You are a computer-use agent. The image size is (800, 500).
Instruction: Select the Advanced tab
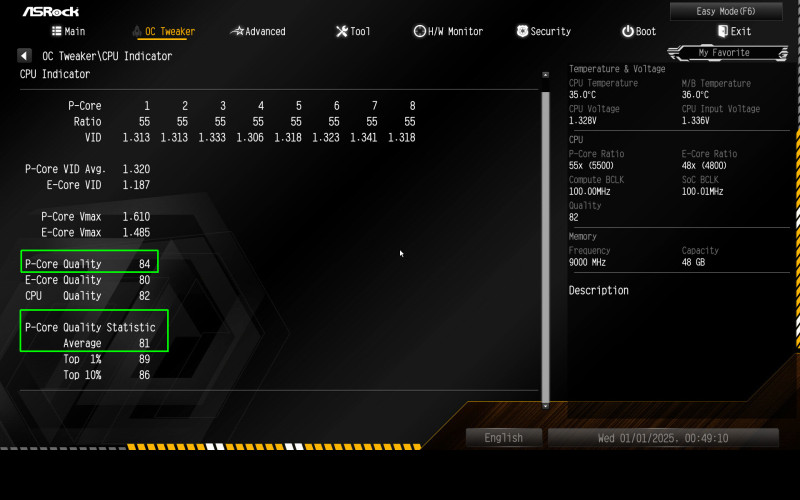pos(258,32)
